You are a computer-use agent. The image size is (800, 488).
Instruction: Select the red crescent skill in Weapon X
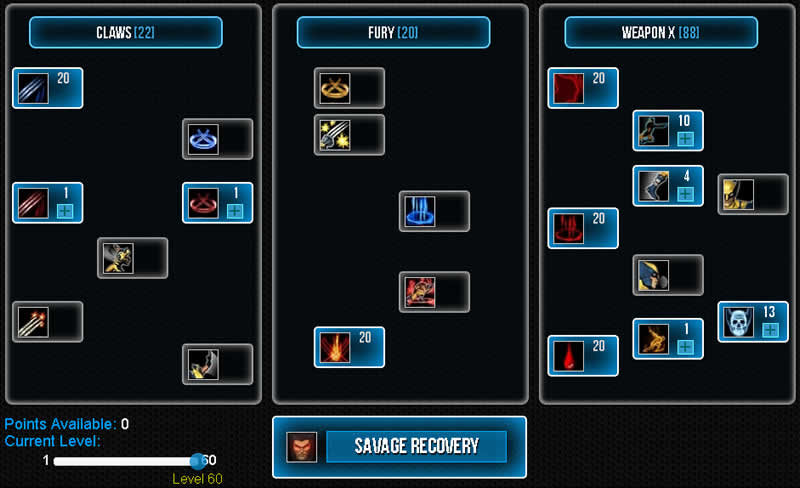coord(567,88)
